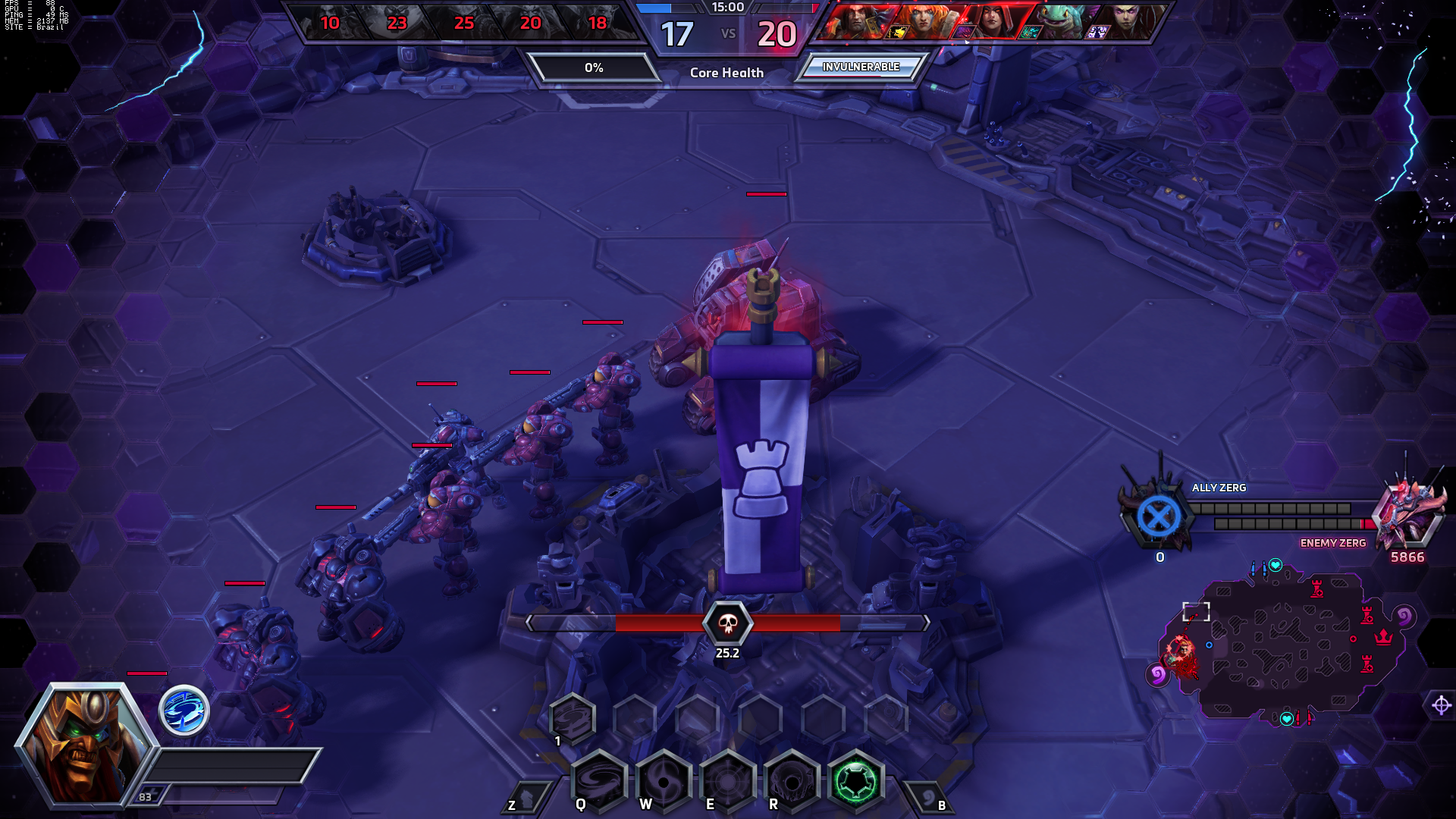This screenshot has width=1456, height=819.
Task: Select the purple-eyed enemy hero portrait
Action: point(1124,21)
